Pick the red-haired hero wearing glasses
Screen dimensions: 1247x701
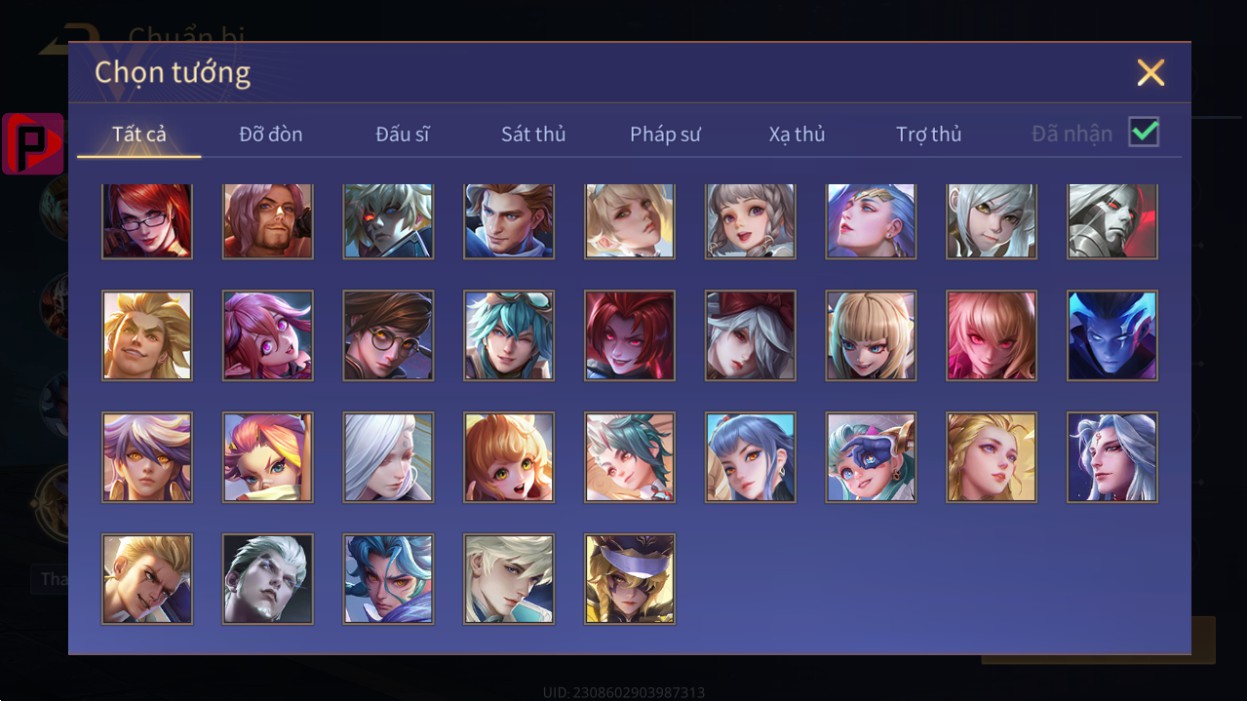pos(147,221)
